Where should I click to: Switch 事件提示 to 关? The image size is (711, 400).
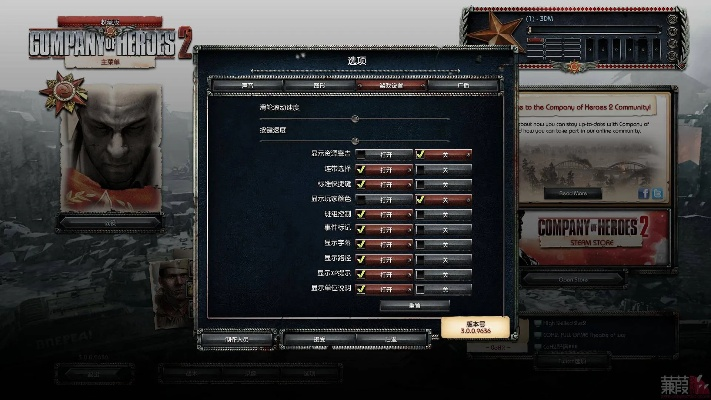(x=445, y=229)
